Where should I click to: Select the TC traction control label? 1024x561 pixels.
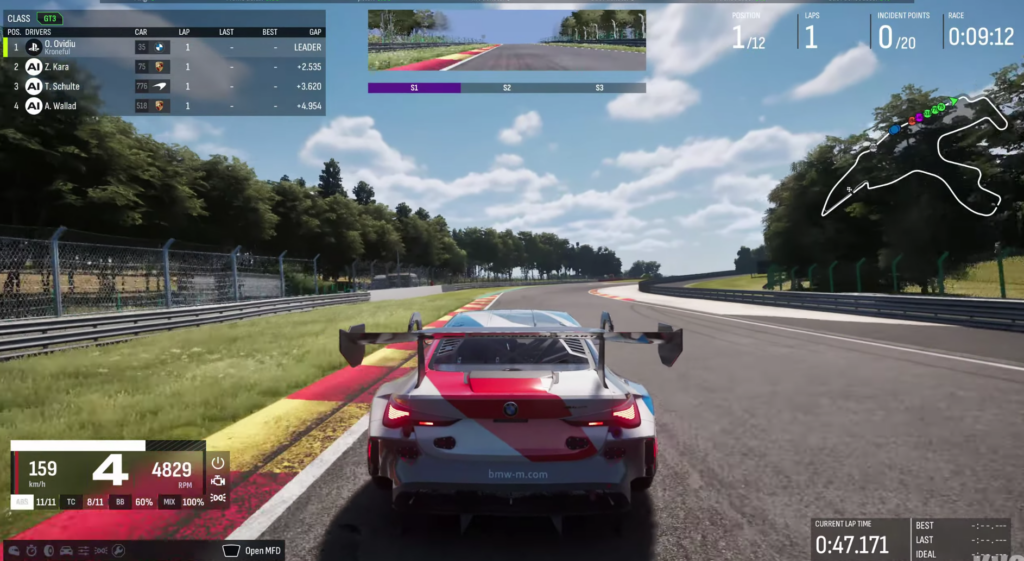point(70,502)
